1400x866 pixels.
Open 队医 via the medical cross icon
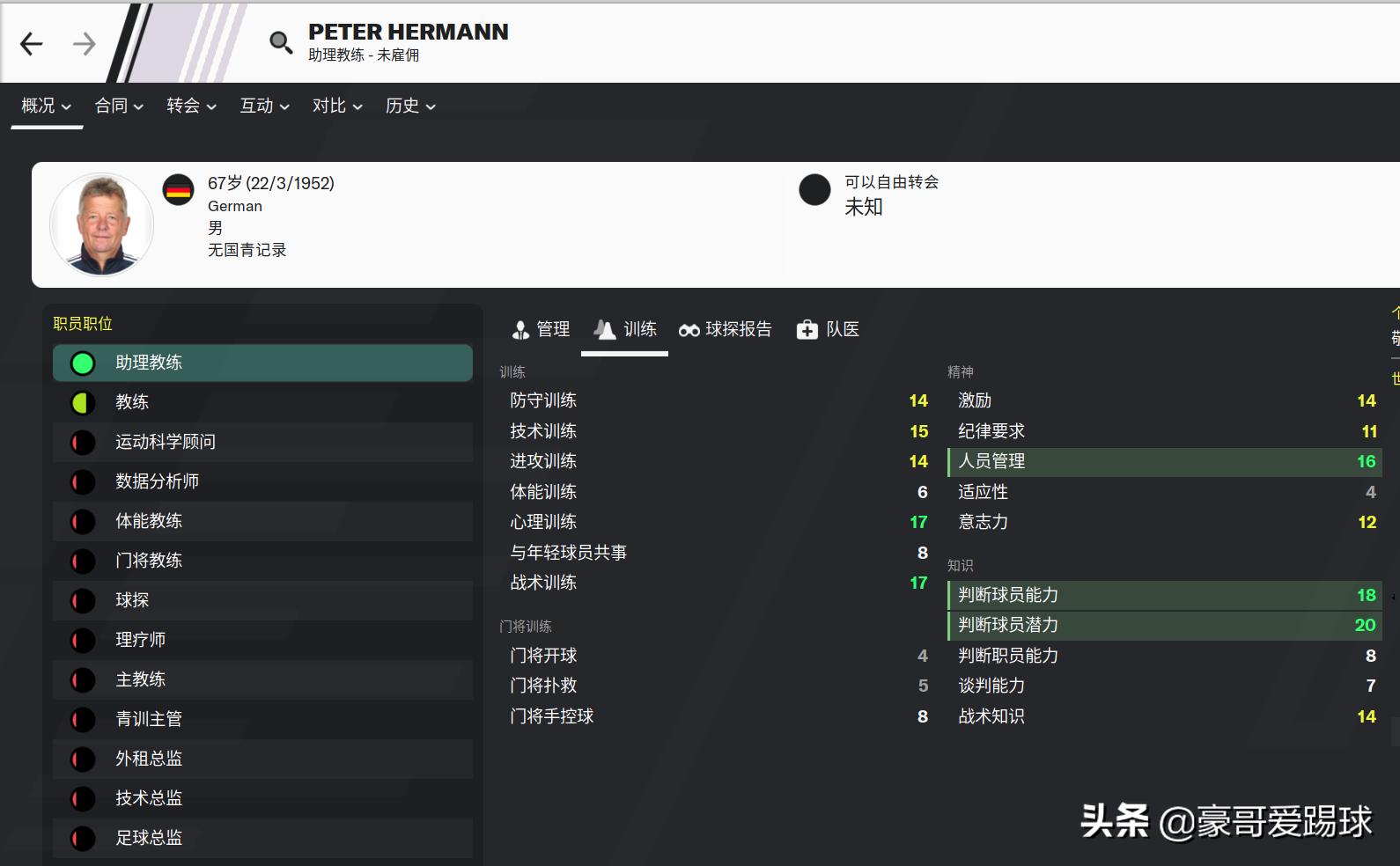[807, 329]
